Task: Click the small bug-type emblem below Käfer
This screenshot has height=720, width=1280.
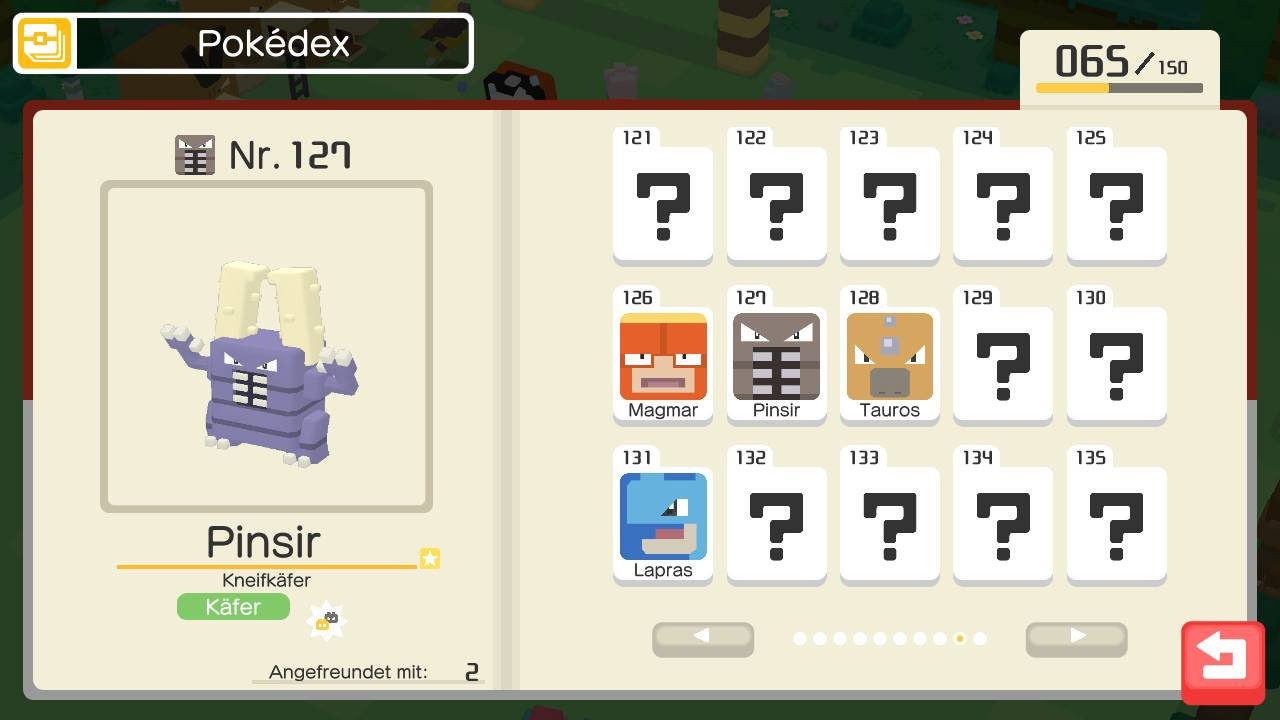Action: (x=328, y=619)
